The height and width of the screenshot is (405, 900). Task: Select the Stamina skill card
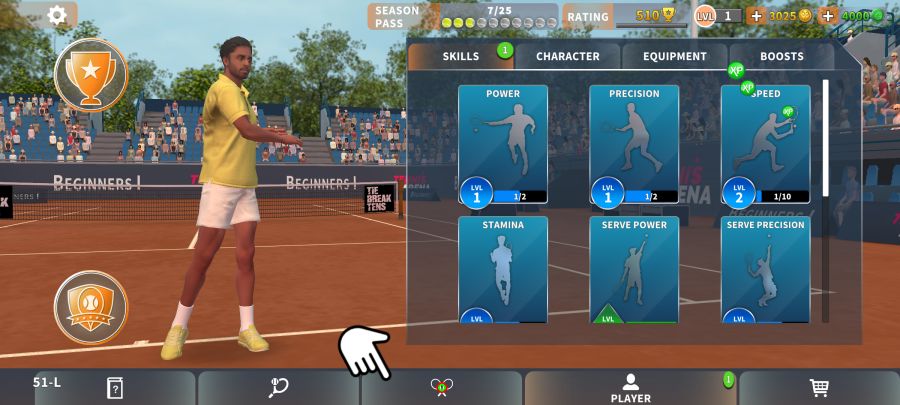pyautogui.click(x=503, y=270)
